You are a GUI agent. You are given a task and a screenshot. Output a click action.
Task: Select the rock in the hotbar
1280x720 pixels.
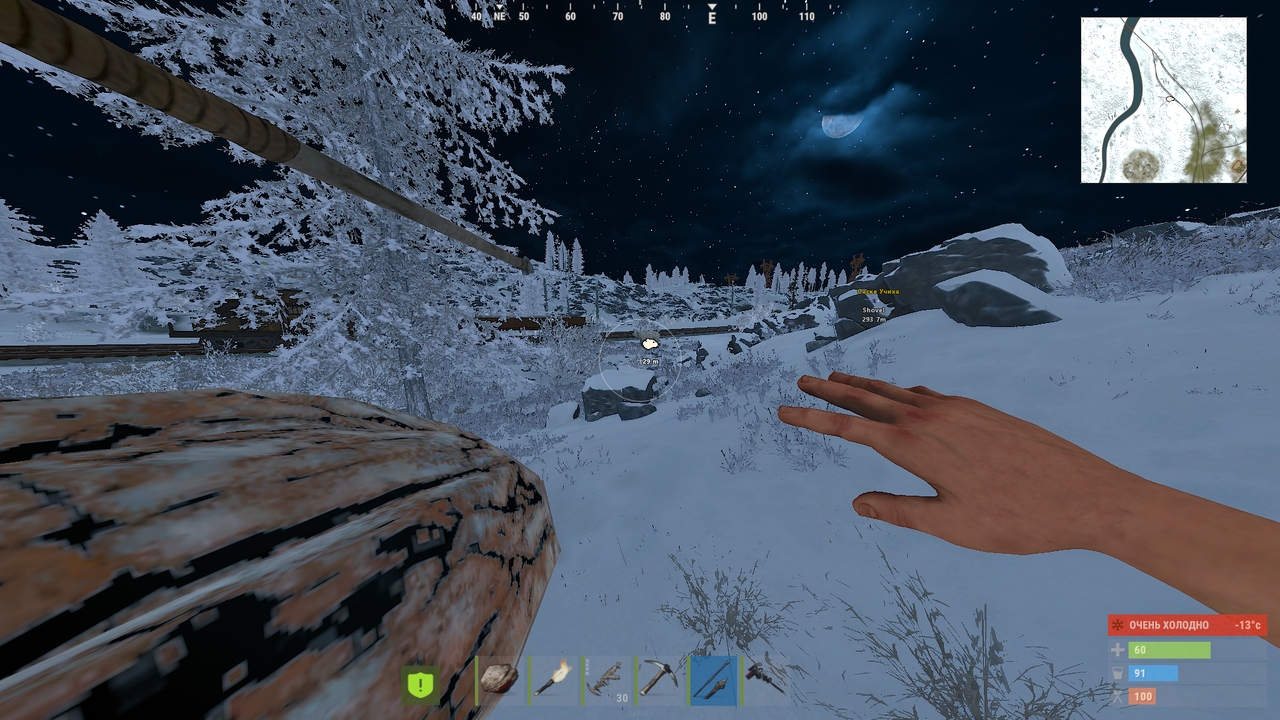pos(500,680)
